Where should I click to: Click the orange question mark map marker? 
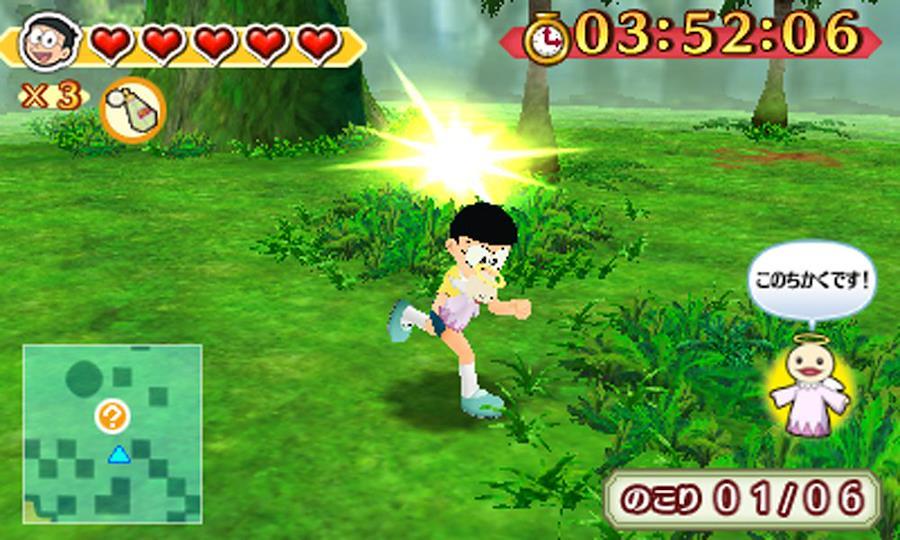[x=113, y=415]
